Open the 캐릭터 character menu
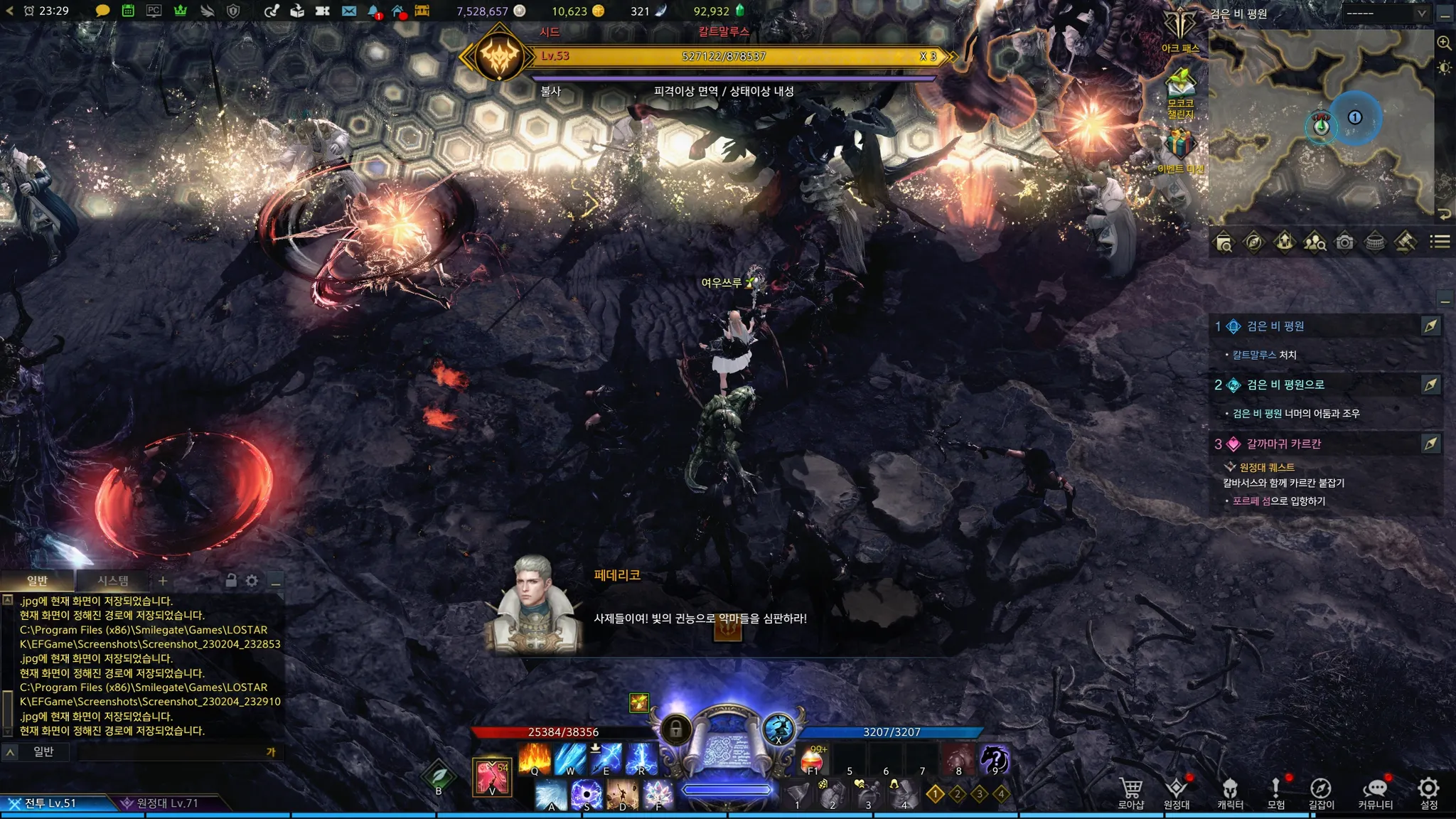Viewport: 1456px width, 819px height. [1230, 791]
